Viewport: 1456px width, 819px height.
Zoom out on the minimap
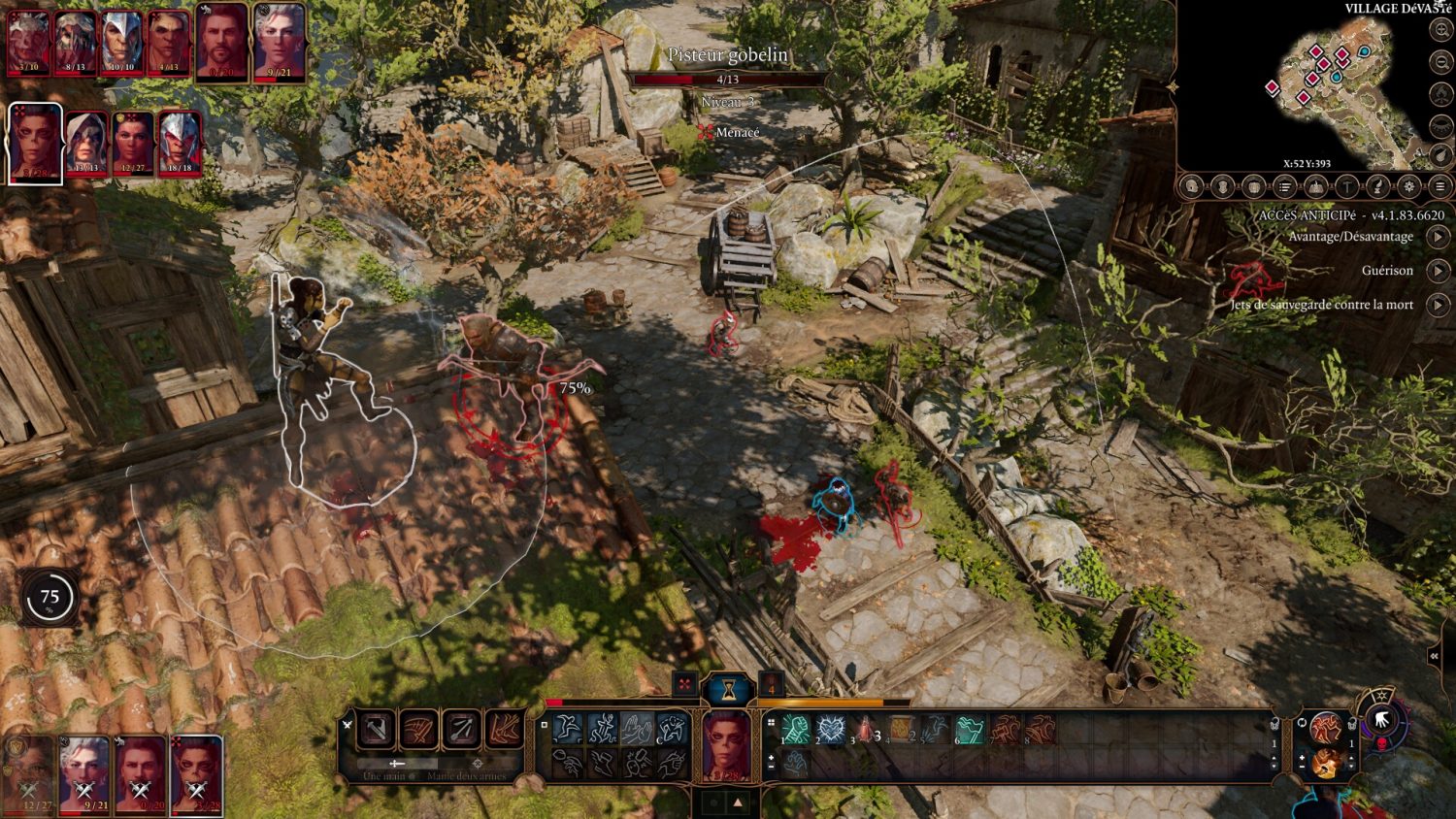click(1441, 62)
